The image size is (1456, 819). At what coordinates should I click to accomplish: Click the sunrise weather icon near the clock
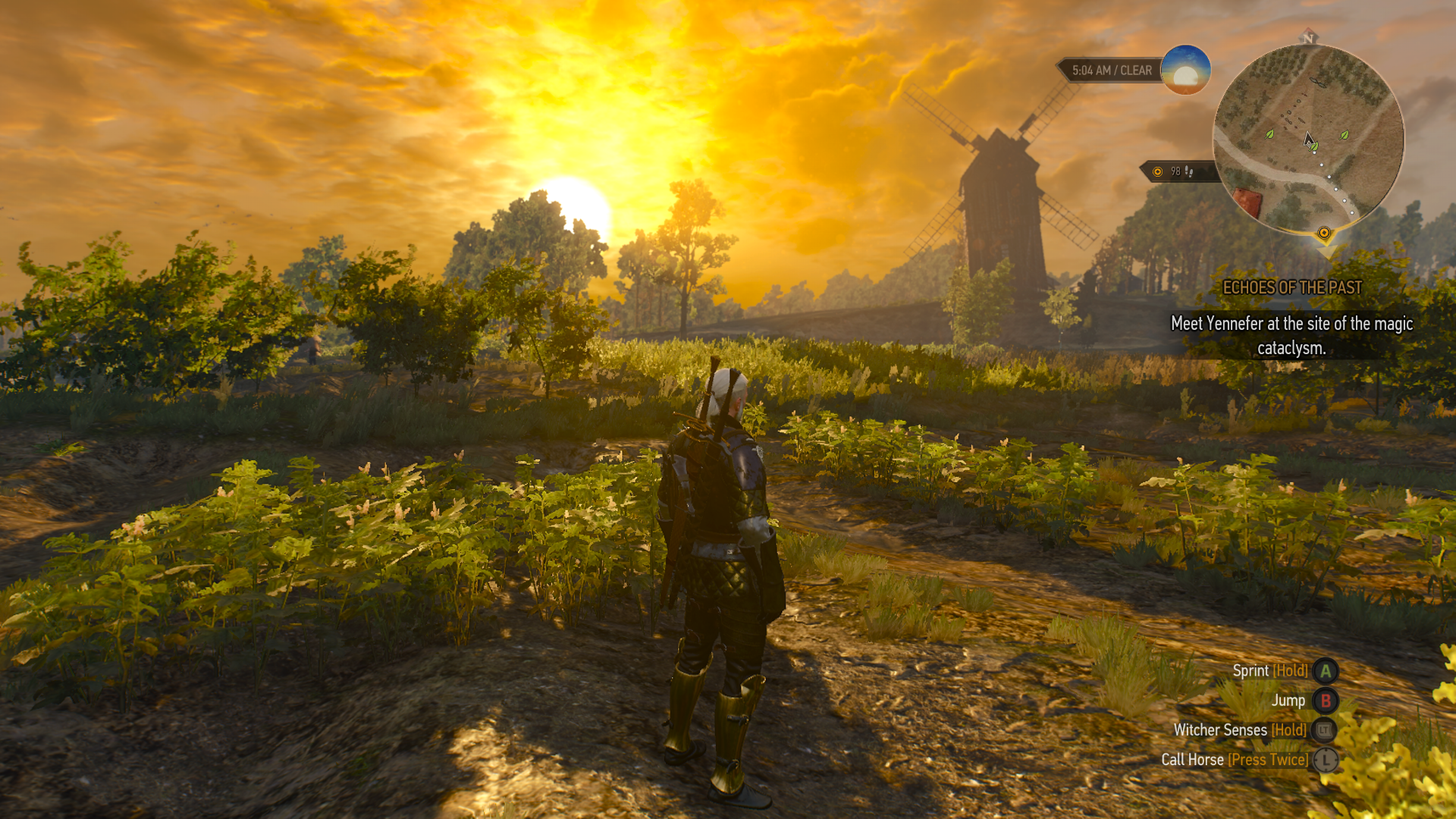[x=1186, y=71]
